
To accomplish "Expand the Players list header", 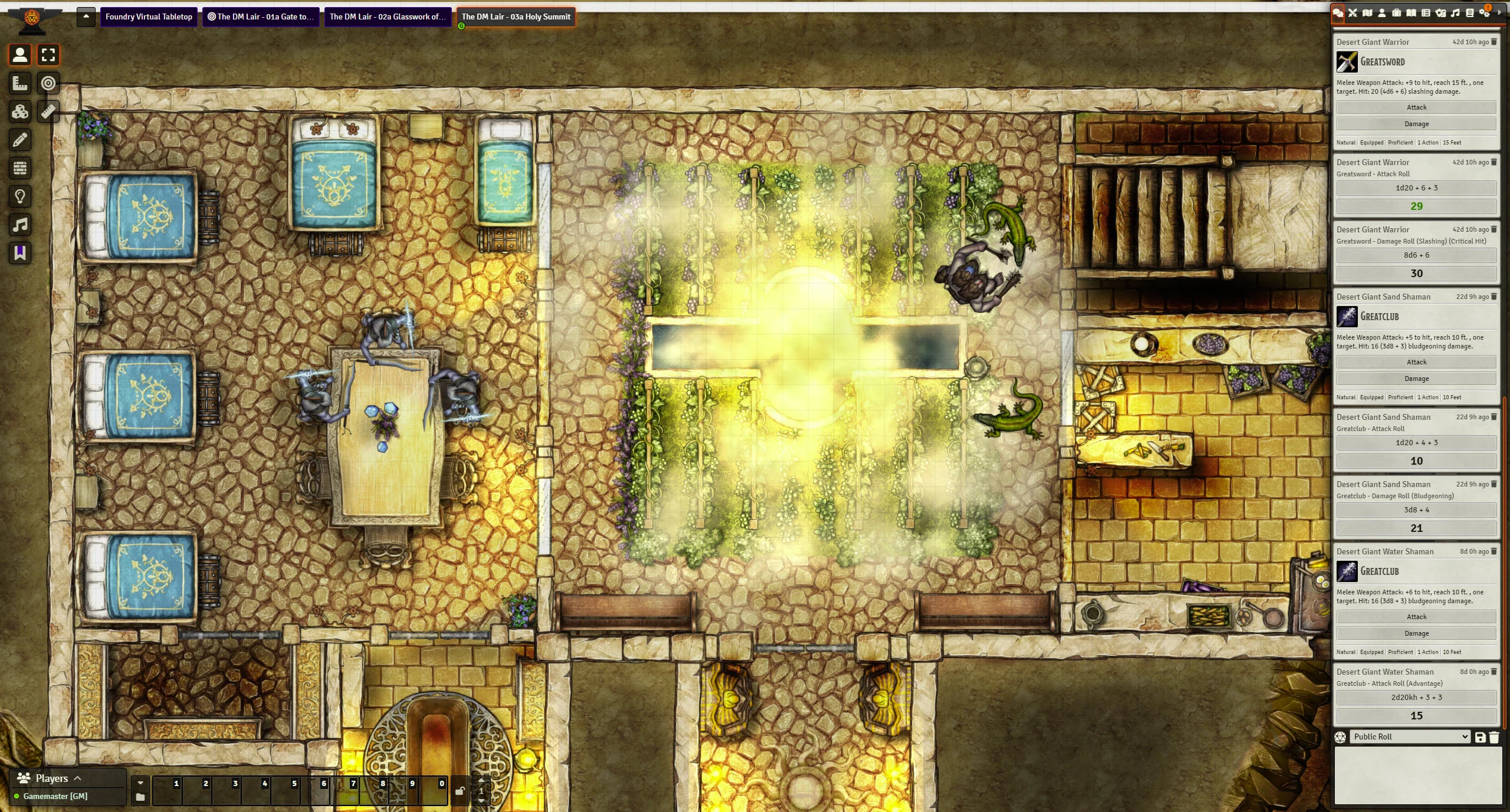I will tap(51, 778).
